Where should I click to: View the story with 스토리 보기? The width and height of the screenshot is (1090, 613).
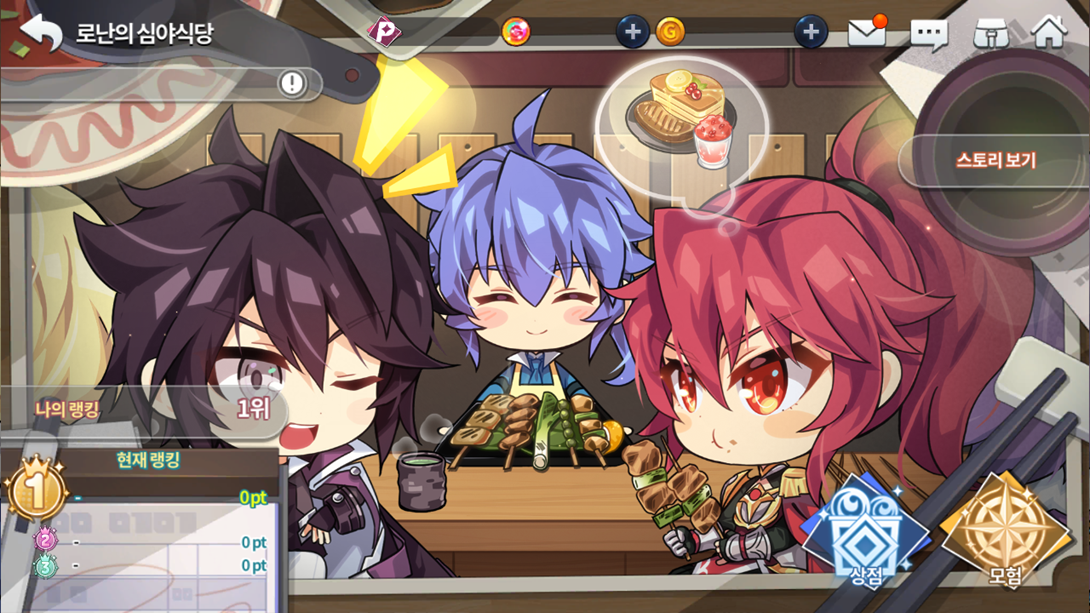tap(995, 160)
